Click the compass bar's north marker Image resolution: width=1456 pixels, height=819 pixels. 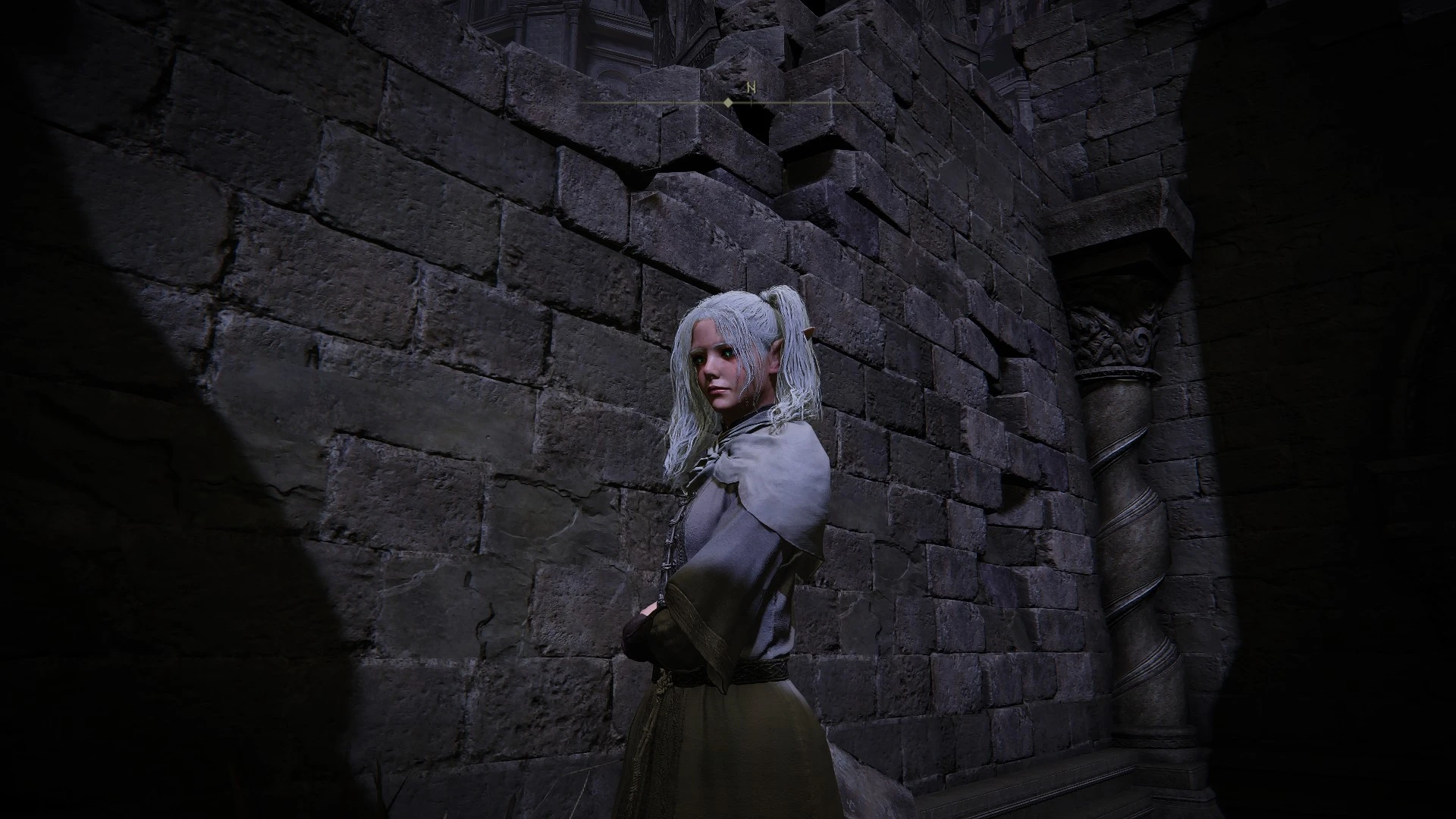click(x=751, y=88)
